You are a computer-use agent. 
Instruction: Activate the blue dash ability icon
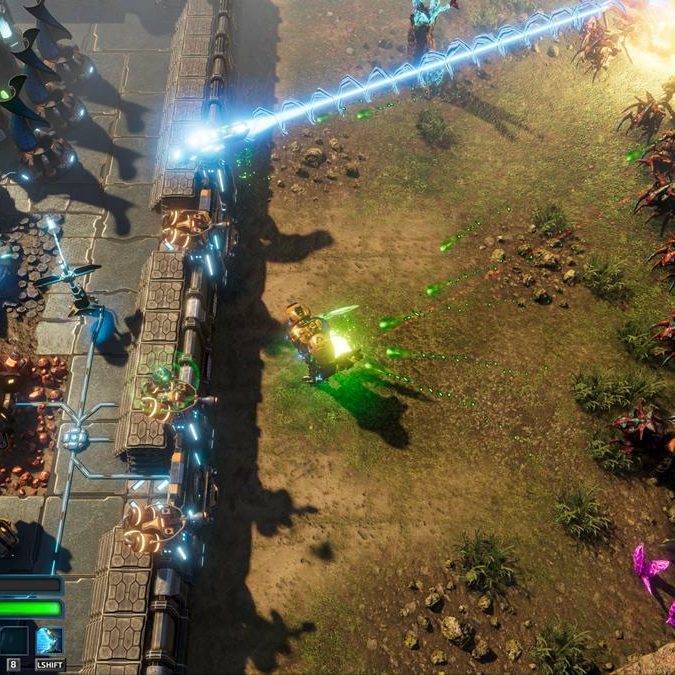point(49,640)
